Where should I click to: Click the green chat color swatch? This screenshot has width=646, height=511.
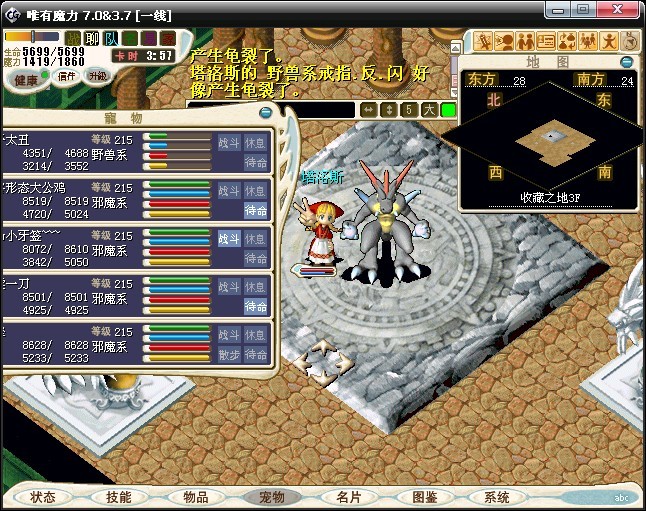pos(448,109)
